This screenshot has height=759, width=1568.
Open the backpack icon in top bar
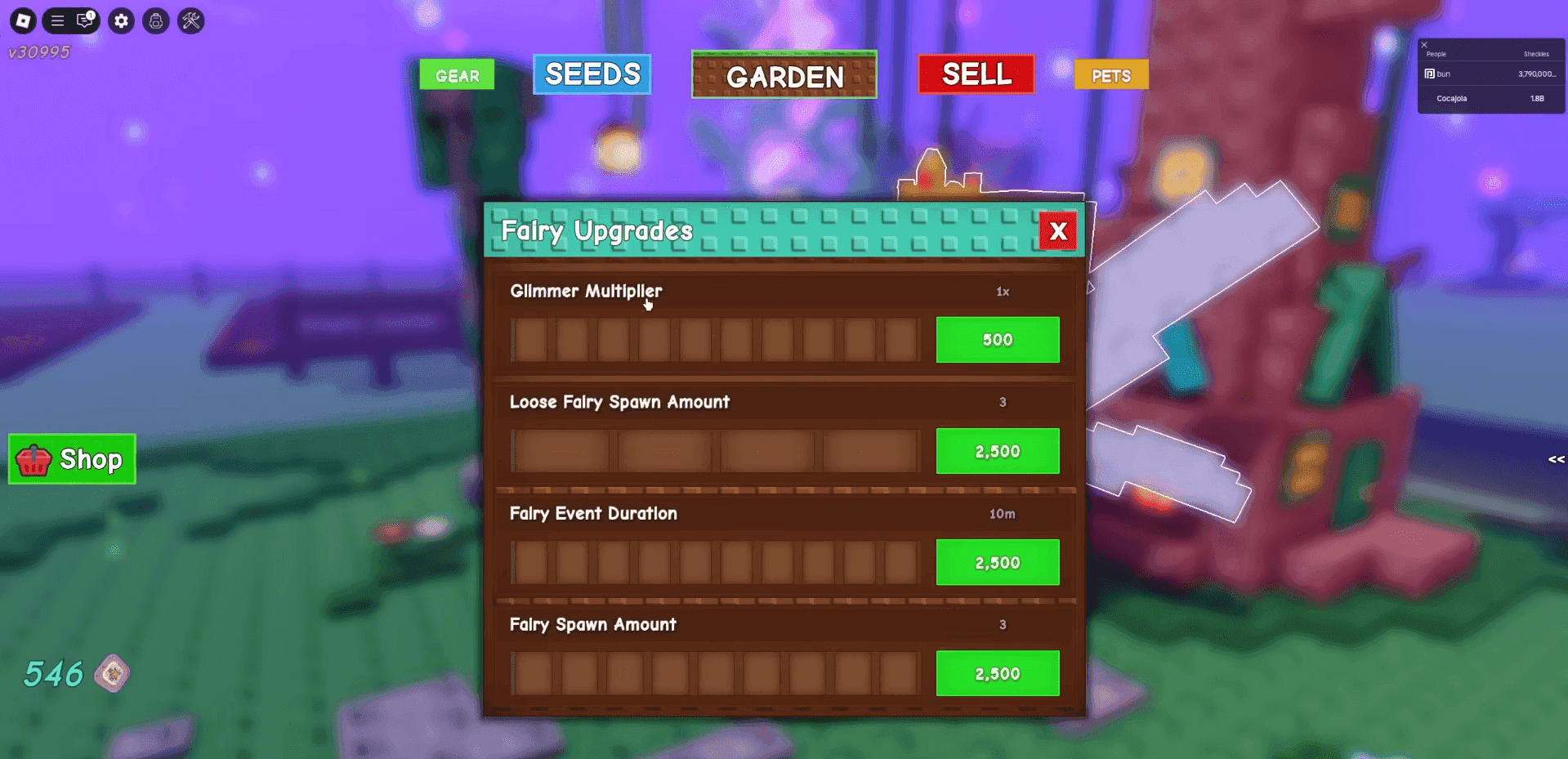[156, 20]
